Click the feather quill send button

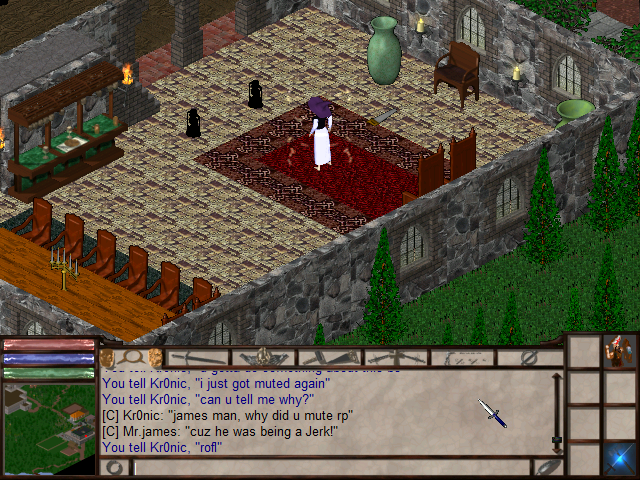pos(547,467)
